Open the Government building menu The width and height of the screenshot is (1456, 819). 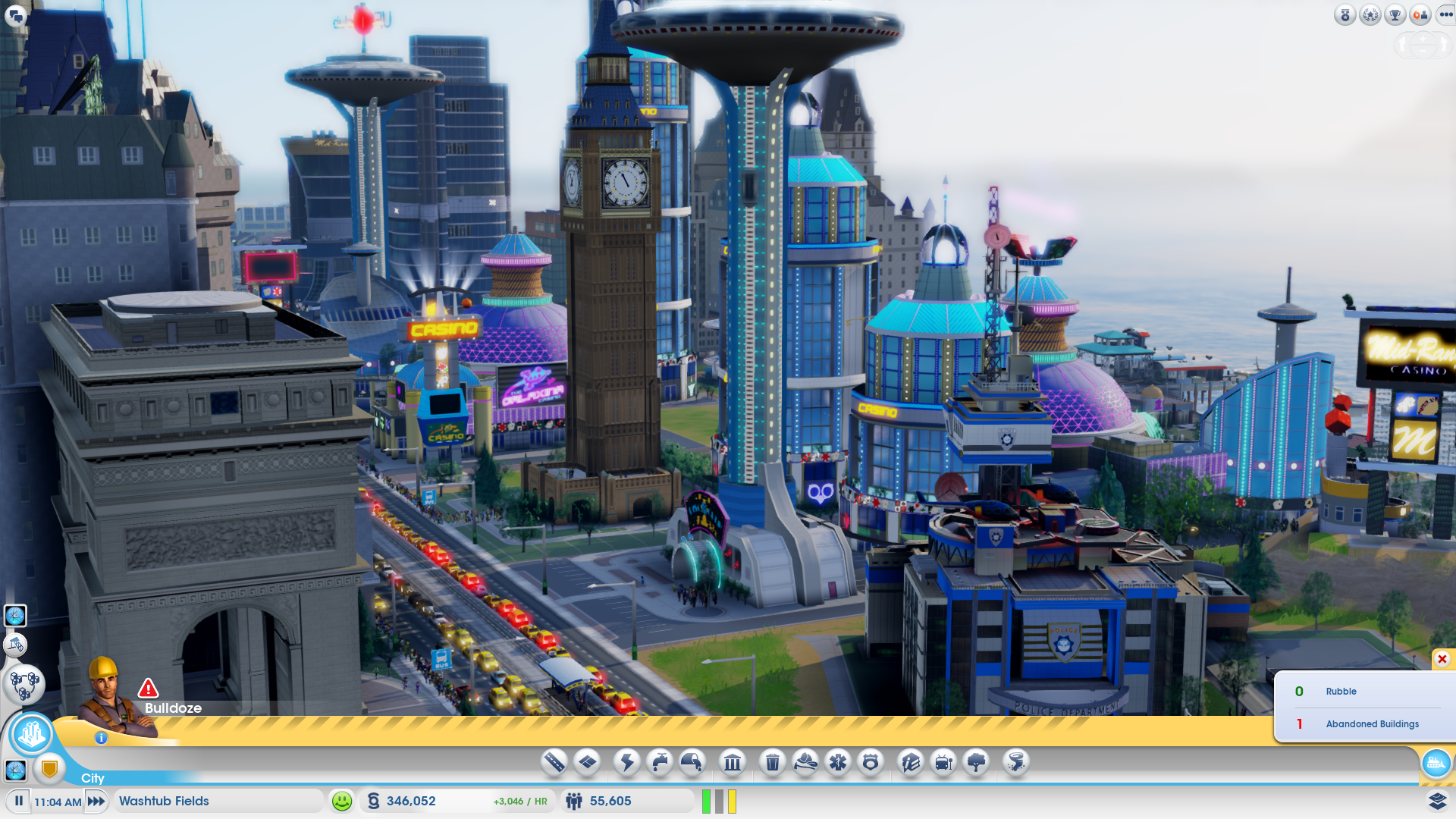[733, 761]
